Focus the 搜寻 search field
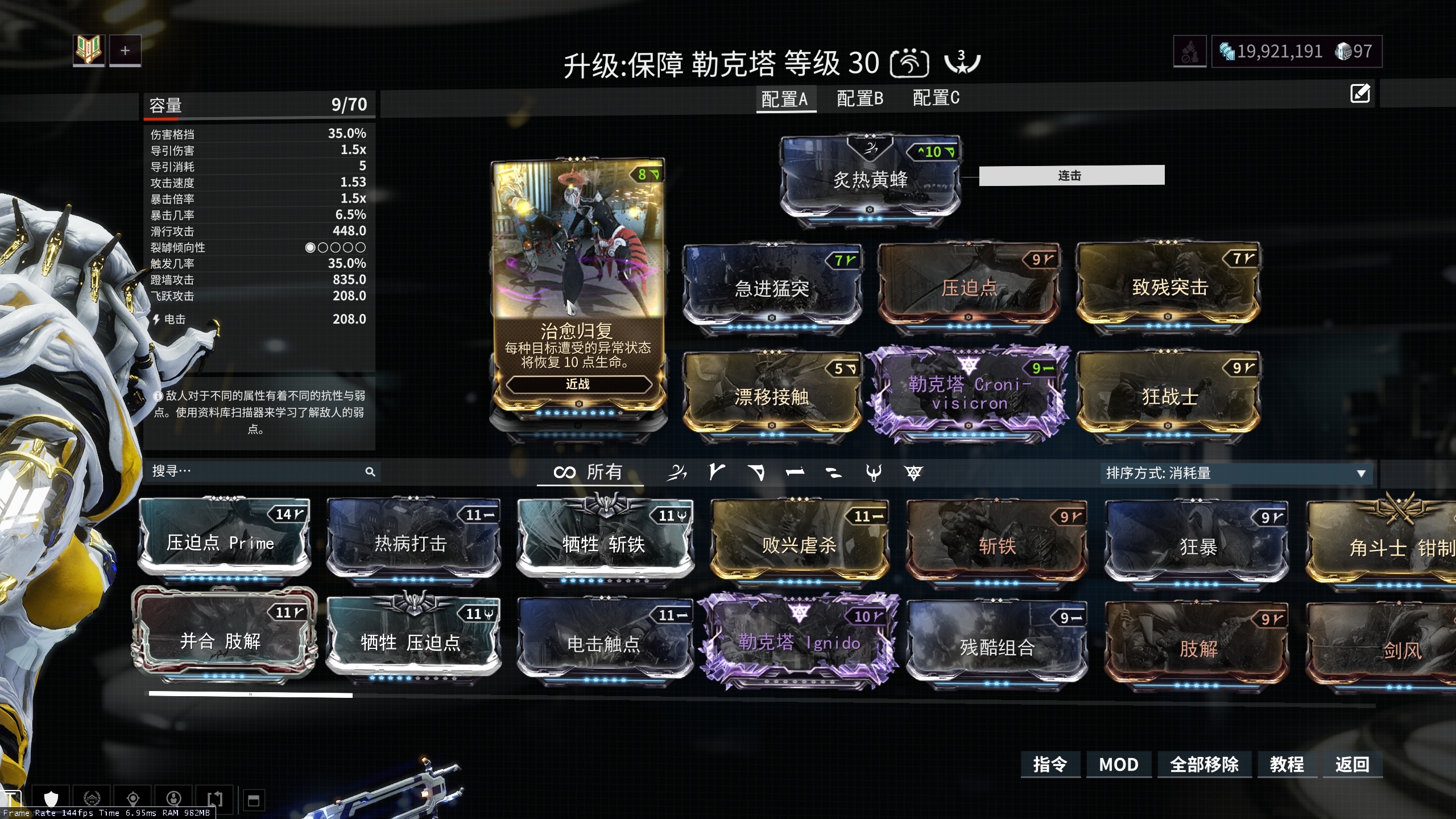The height and width of the screenshot is (819, 1456). click(x=256, y=471)
